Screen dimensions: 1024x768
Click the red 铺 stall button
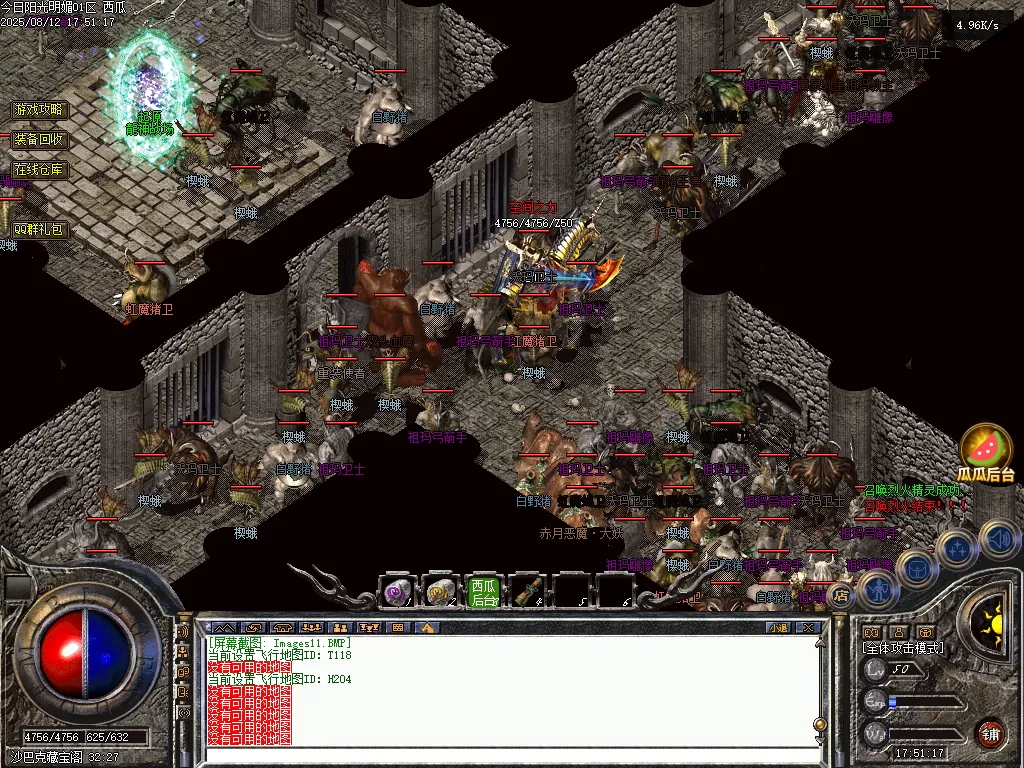pyautogui.click(x=990, y=732)
